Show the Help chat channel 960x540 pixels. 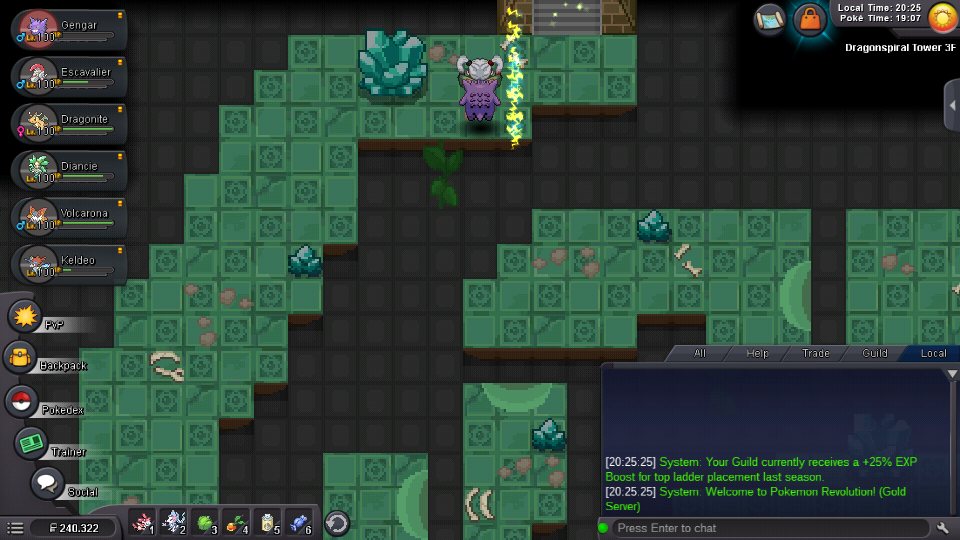pyautogui.click(x=758, y=353)
